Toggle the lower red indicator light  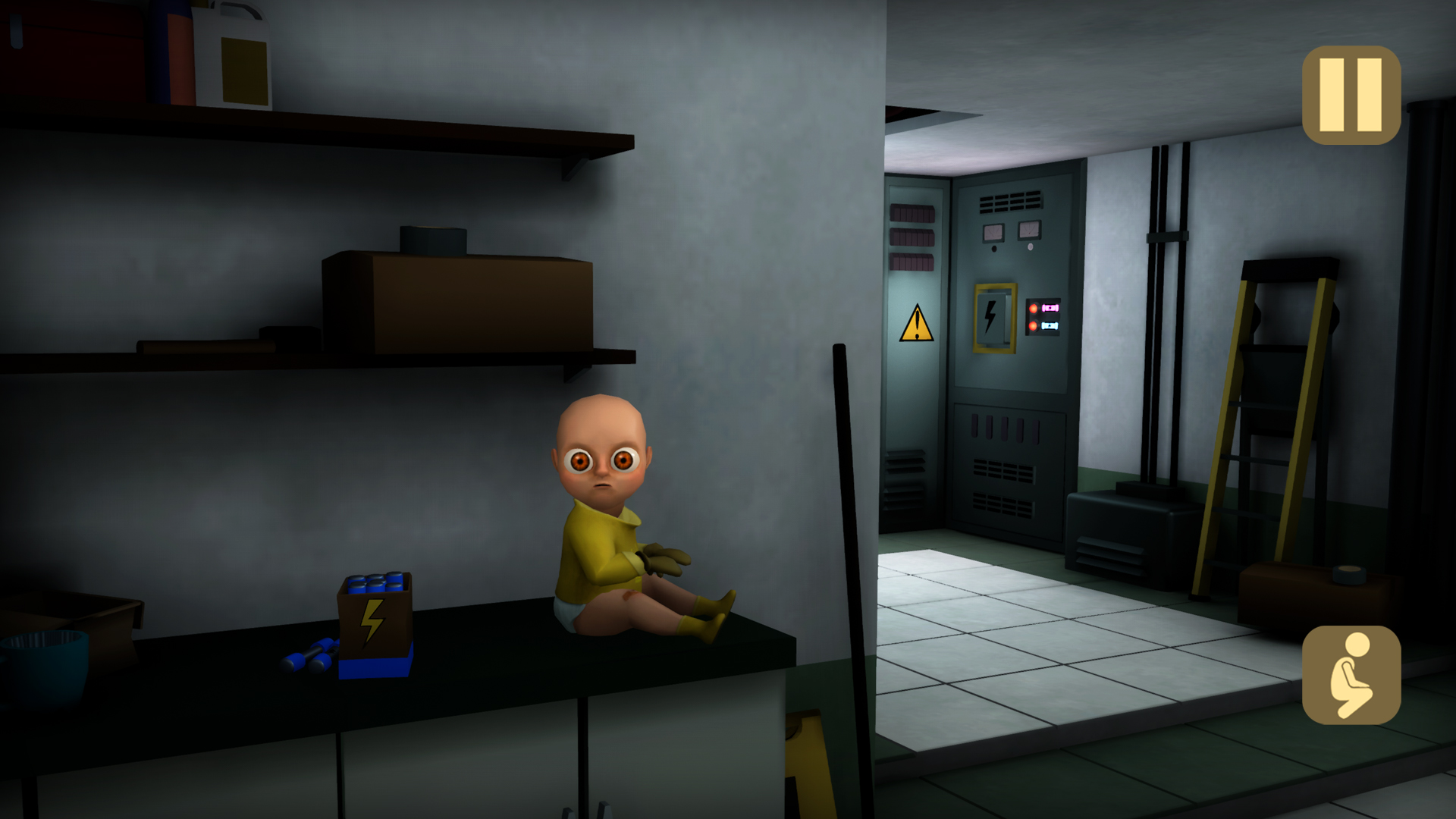[x=1034, y=325]
